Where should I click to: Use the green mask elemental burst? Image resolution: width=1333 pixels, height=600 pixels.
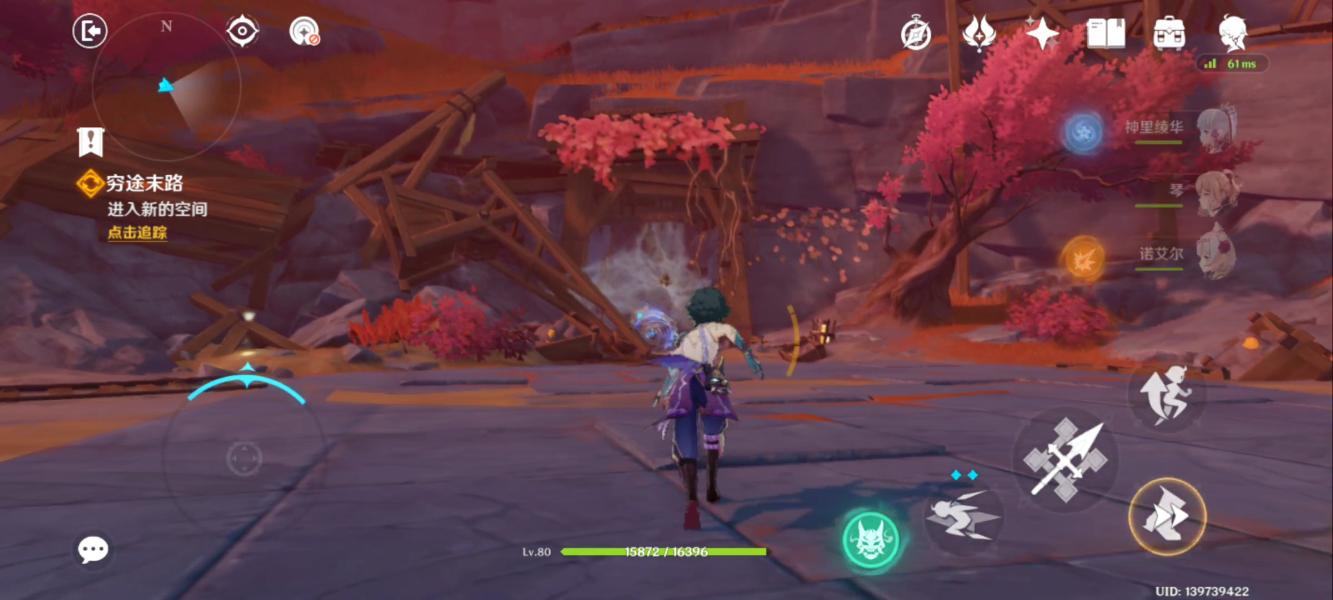coord(870,541)
